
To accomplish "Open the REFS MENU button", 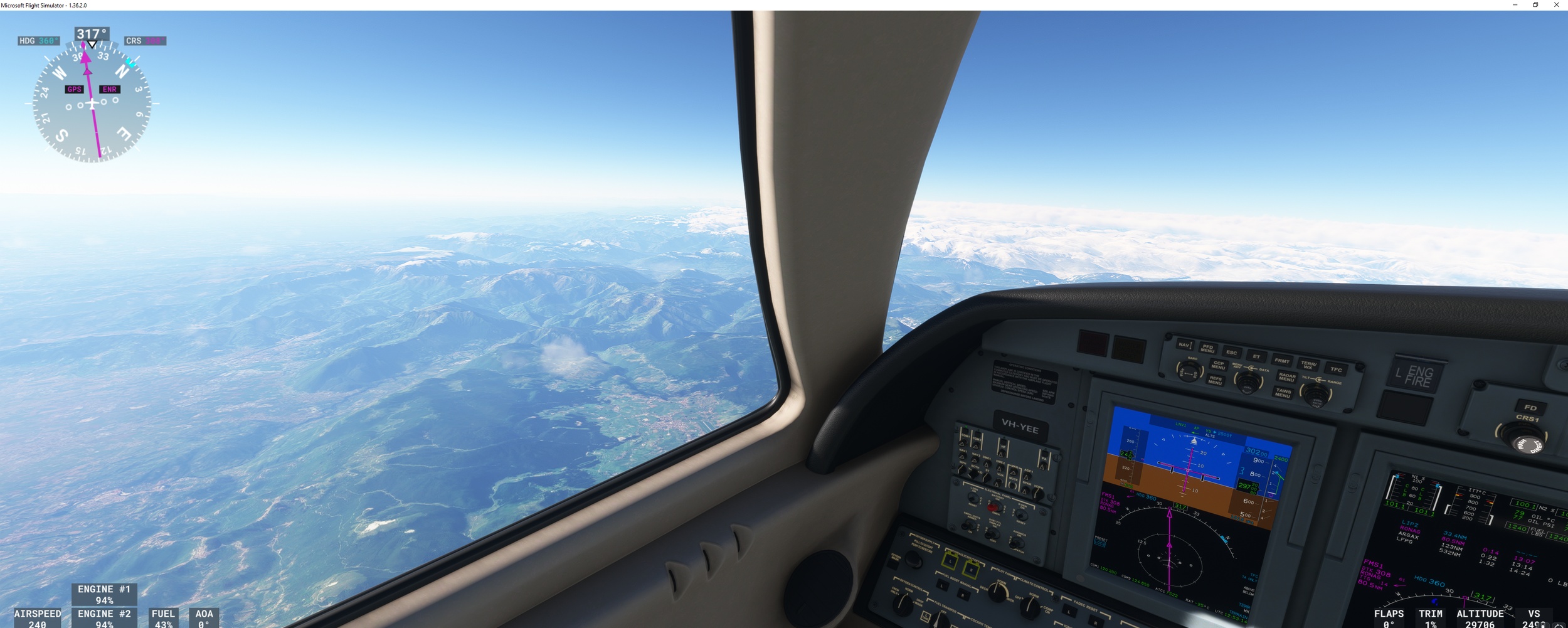I will point(1216,380).
